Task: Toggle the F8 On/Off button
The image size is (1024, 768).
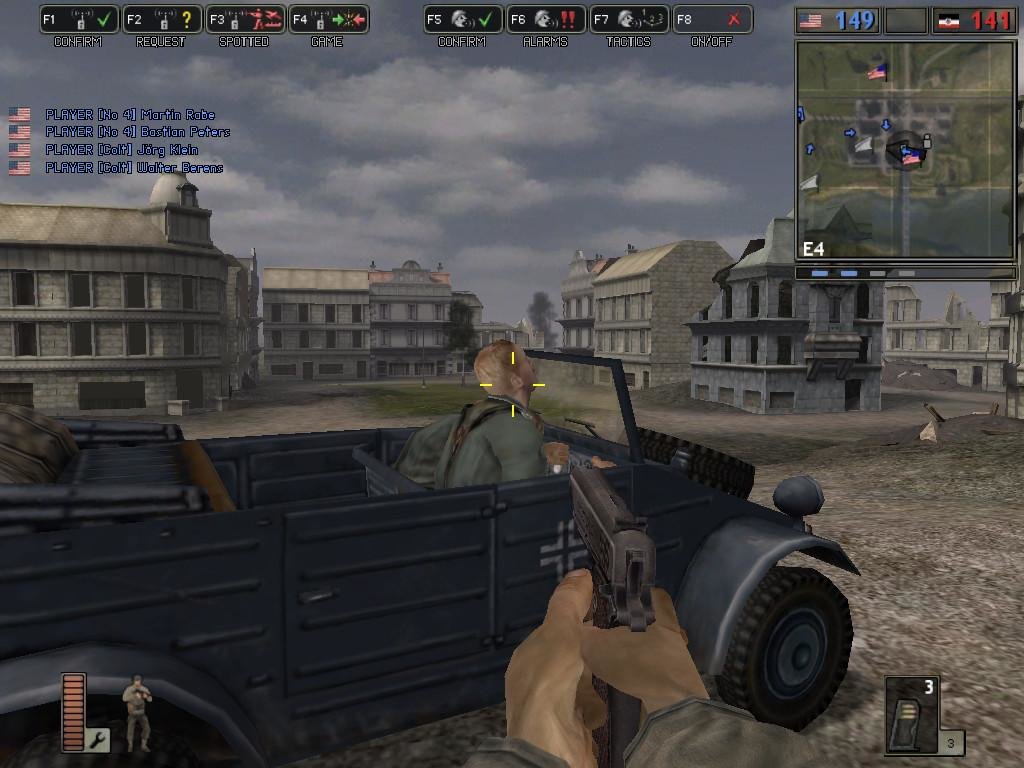Action: tap(711, 19)
